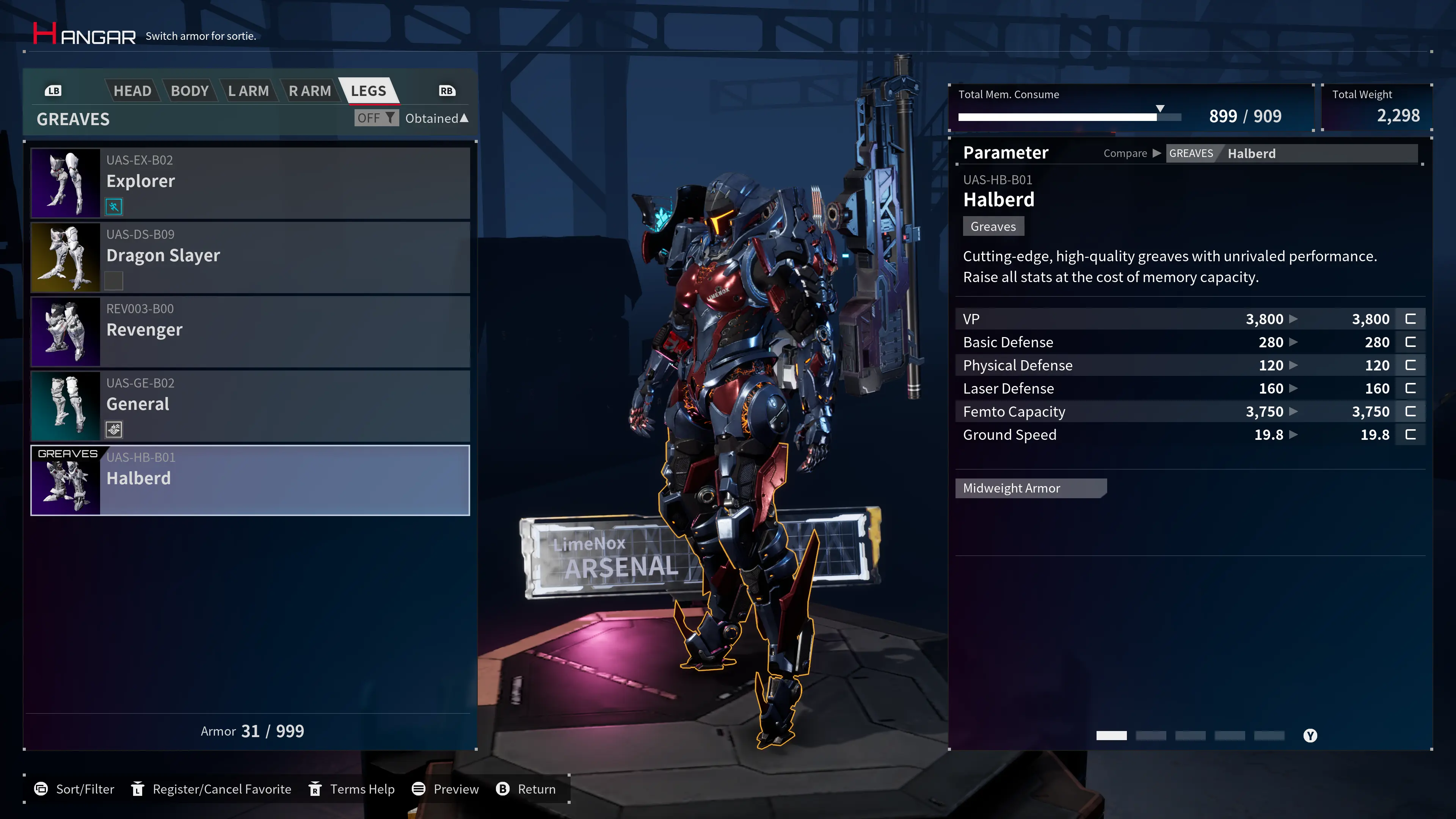
Task: Switch to the HEAD tab
Action: (x=132, y=91)
